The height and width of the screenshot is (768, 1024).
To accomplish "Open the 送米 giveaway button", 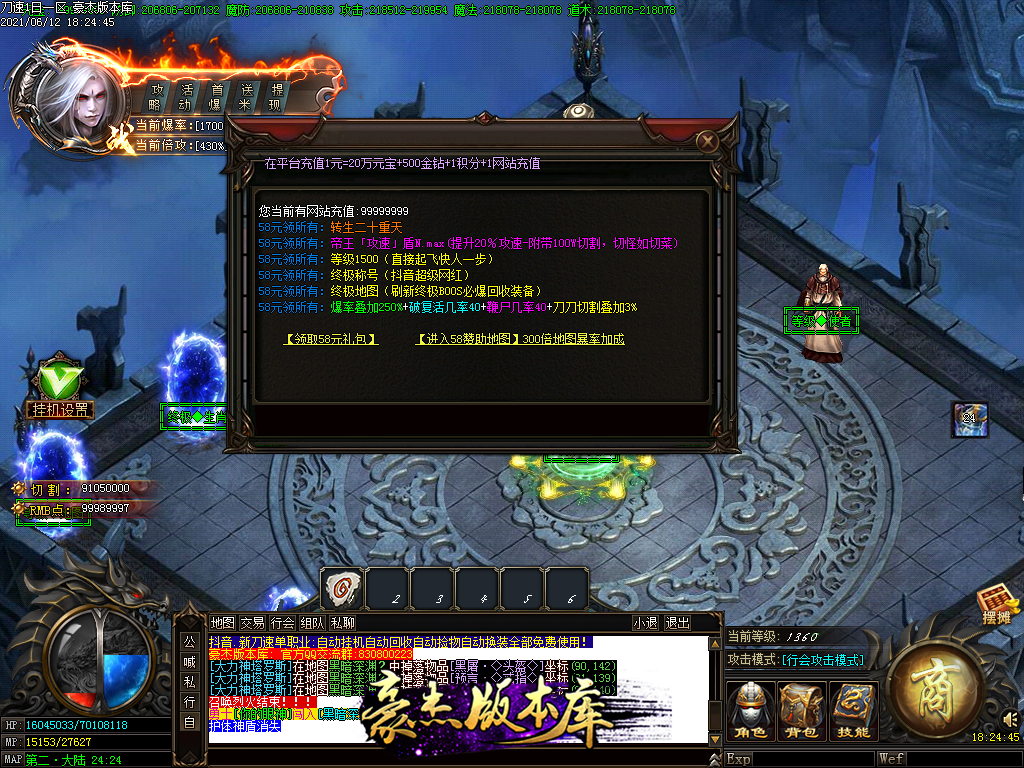I will click(x=245, y=96).
